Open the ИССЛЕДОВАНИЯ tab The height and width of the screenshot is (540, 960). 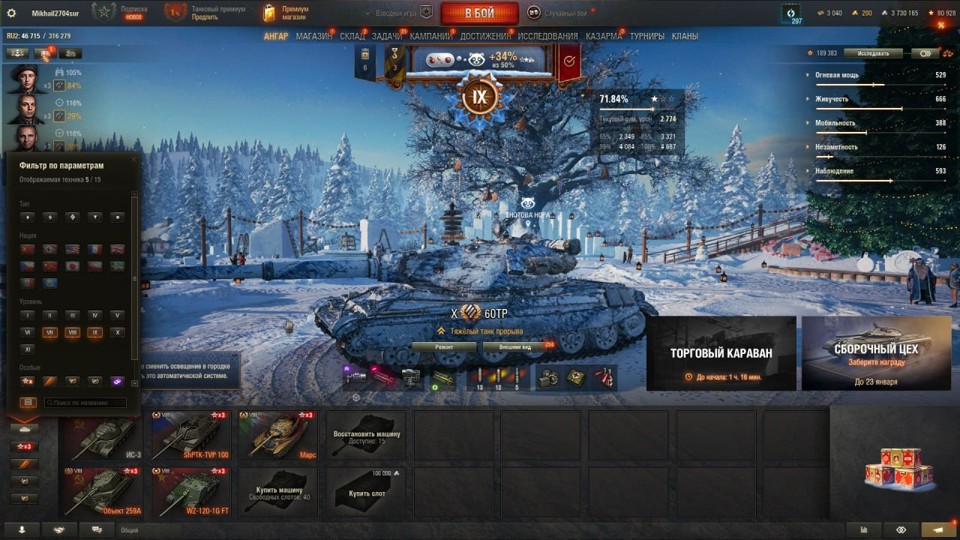coord(548,36)
